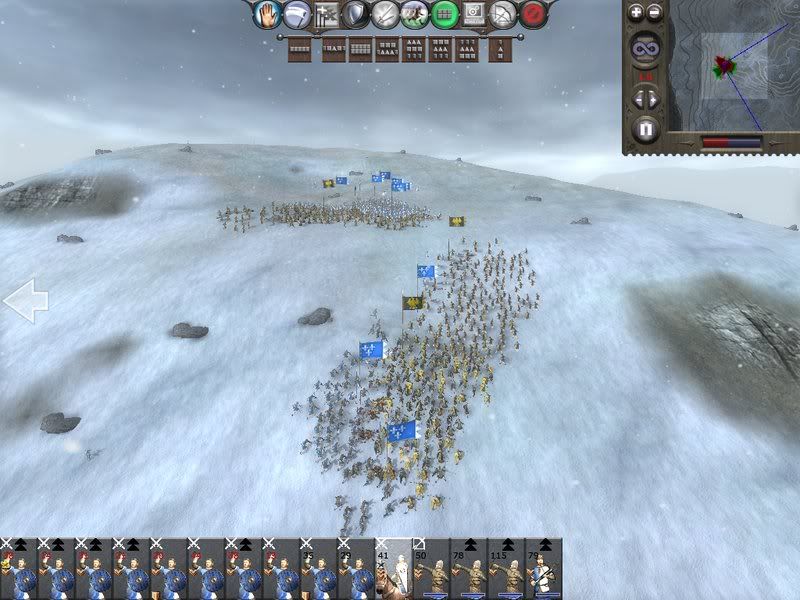Select the crossed swords melee icon
800x600 pixels.
tap(385, 14)
